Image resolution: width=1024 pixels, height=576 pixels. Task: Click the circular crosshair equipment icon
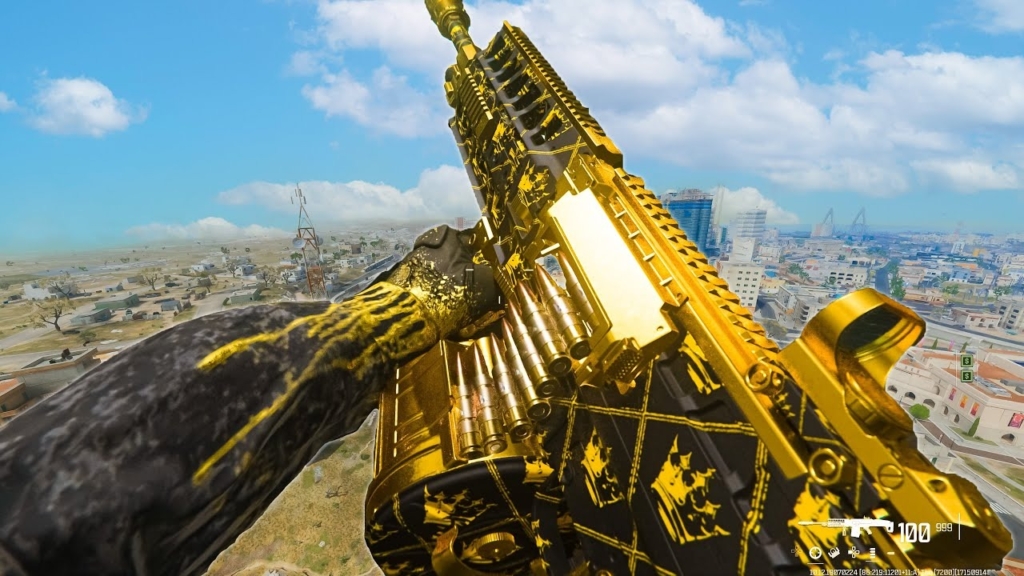click(x=815, y=552)
